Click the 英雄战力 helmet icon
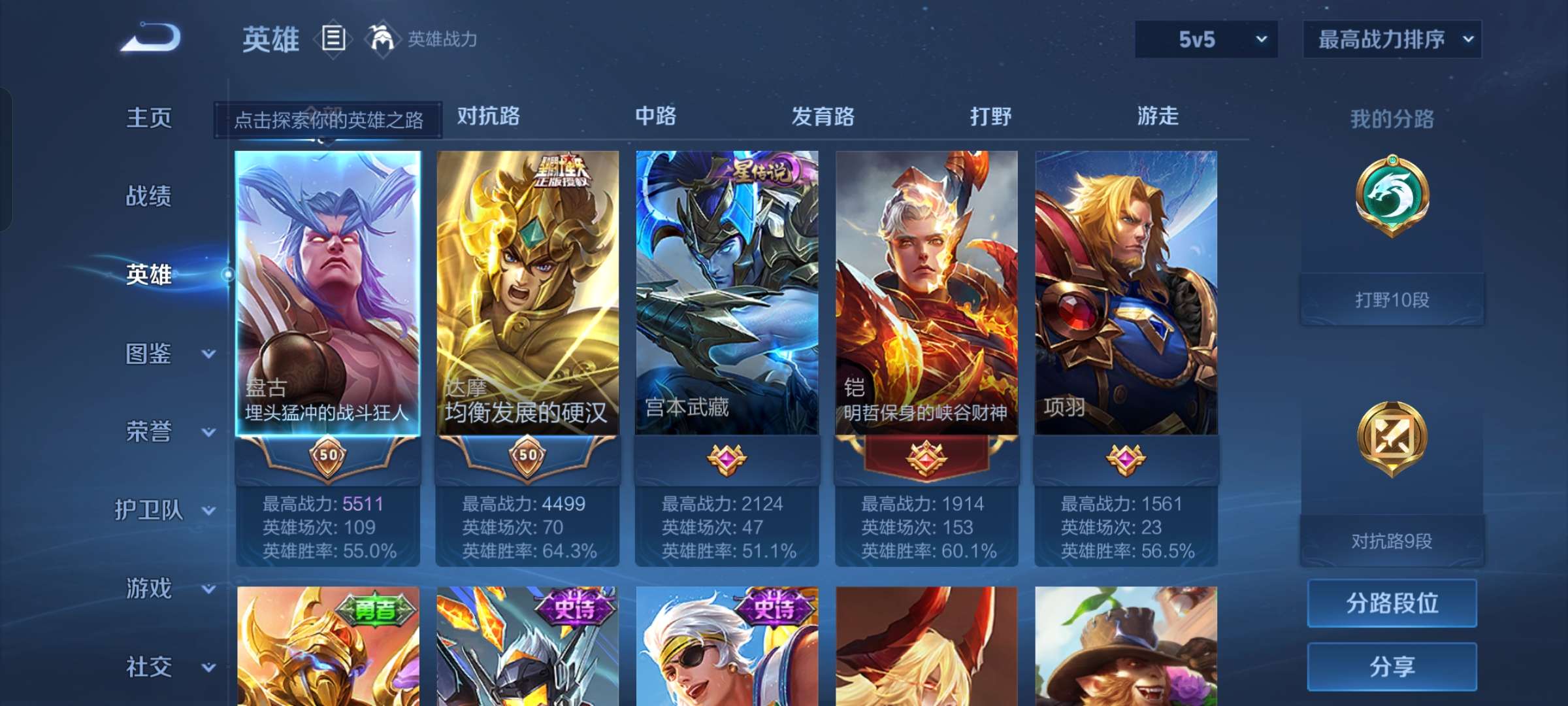Image resolution: width=1568 pixels, height=706 pixels. (x=382, y=37)
